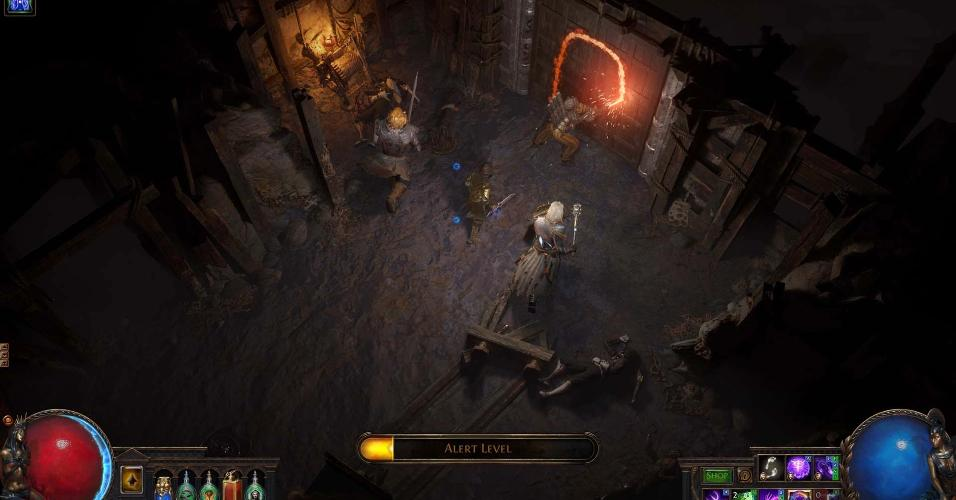956x500 pixels.
Task: Click the spiral icon beside Shop
Action: point(744,476)
